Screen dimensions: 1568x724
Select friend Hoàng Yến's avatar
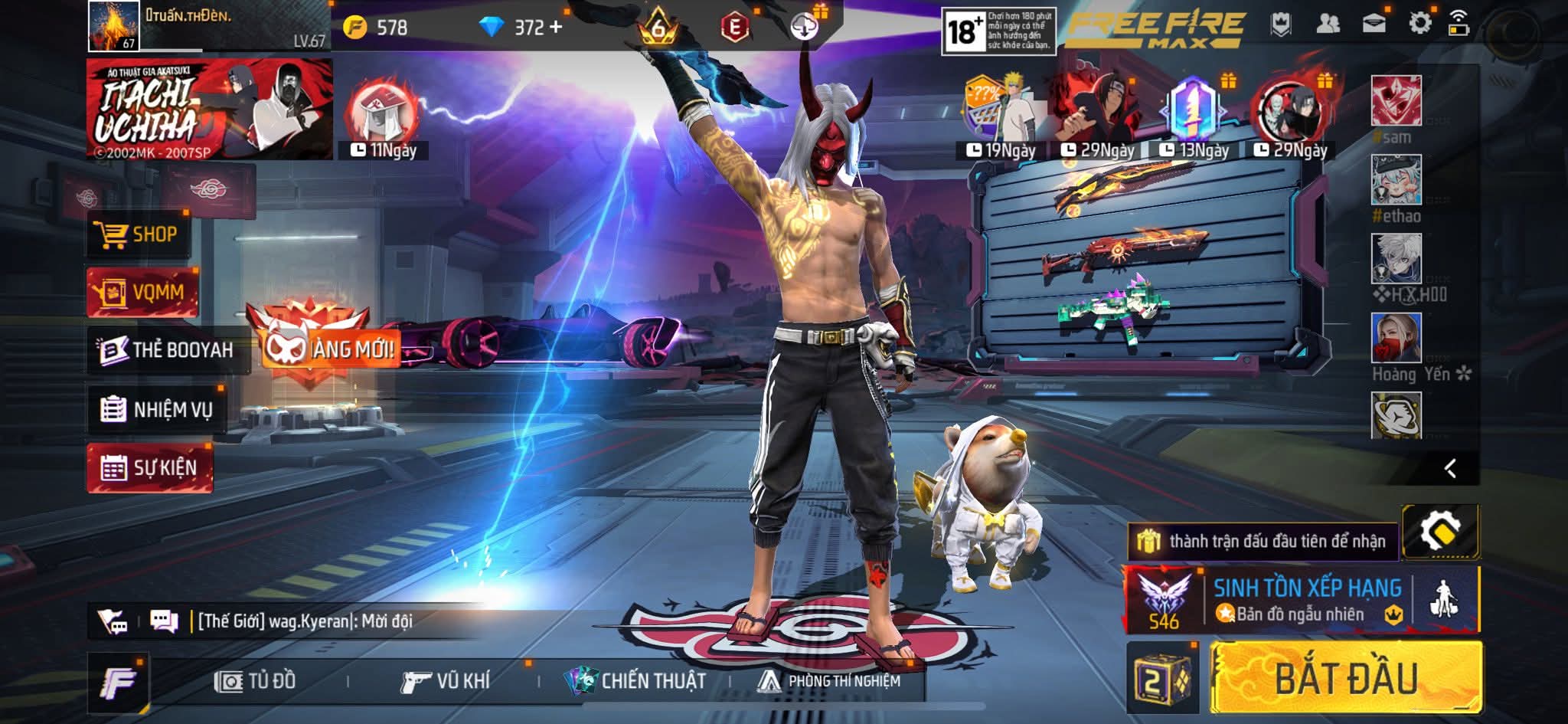(1396, 338)
